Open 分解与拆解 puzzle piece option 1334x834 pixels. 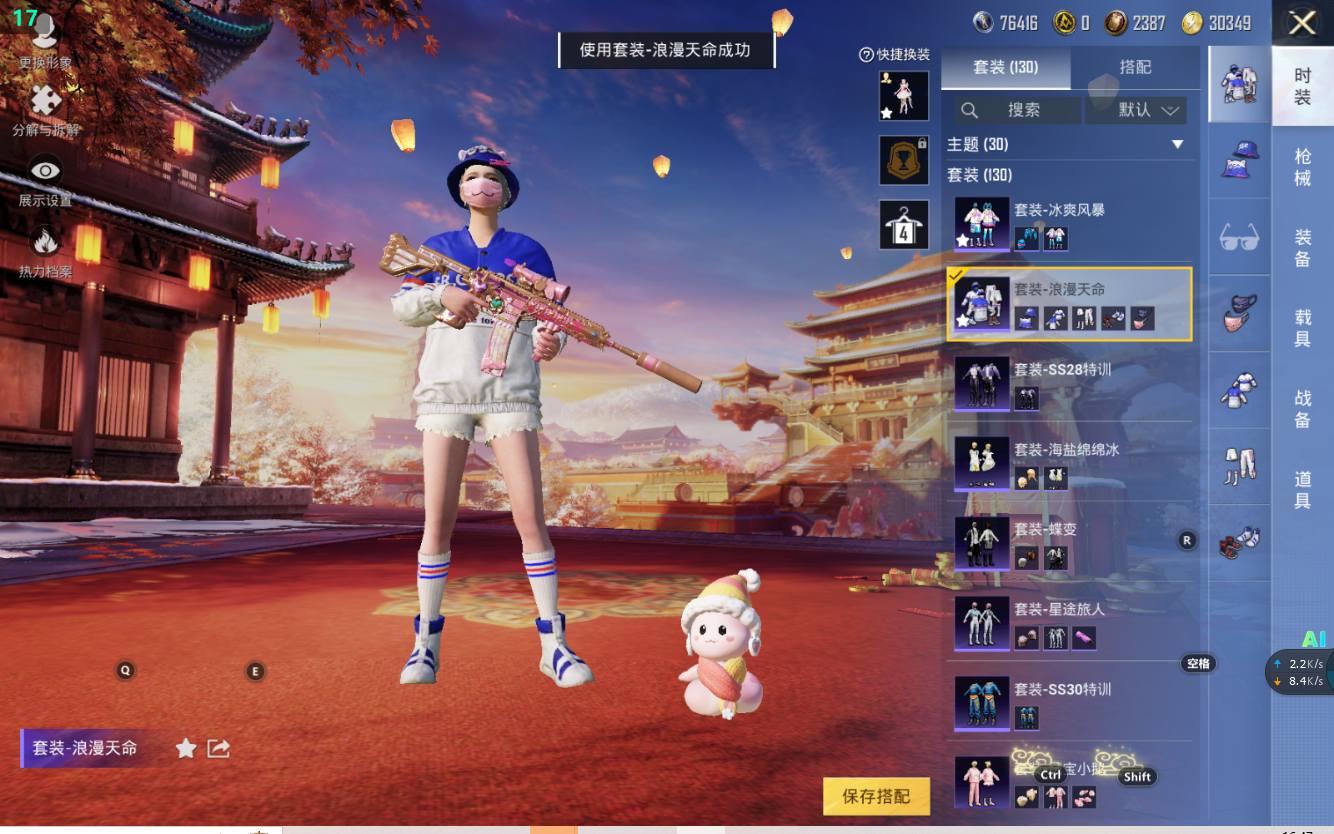click(x=45, y=109)
